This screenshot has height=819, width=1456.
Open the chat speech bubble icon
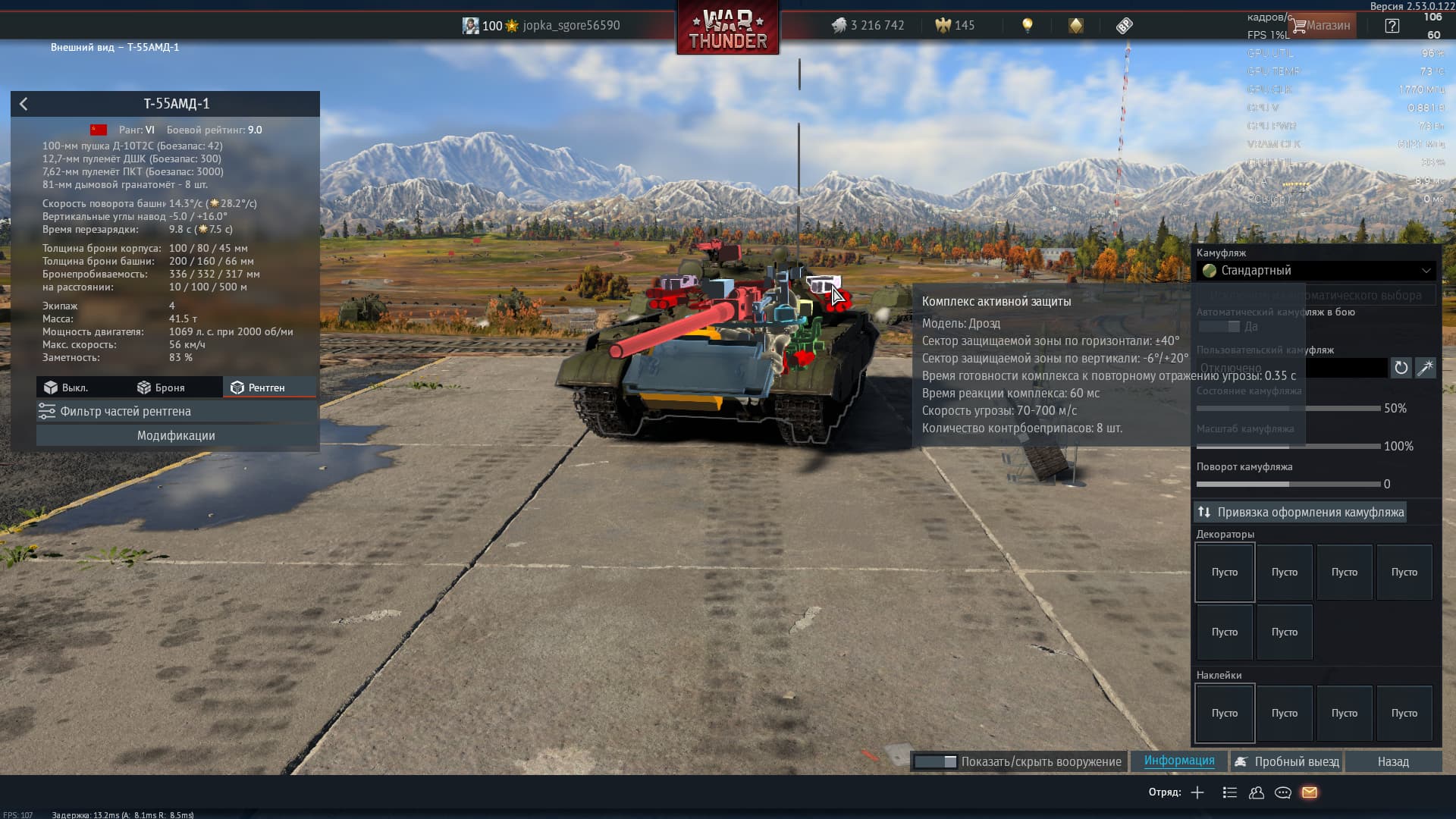[1283, 792]
